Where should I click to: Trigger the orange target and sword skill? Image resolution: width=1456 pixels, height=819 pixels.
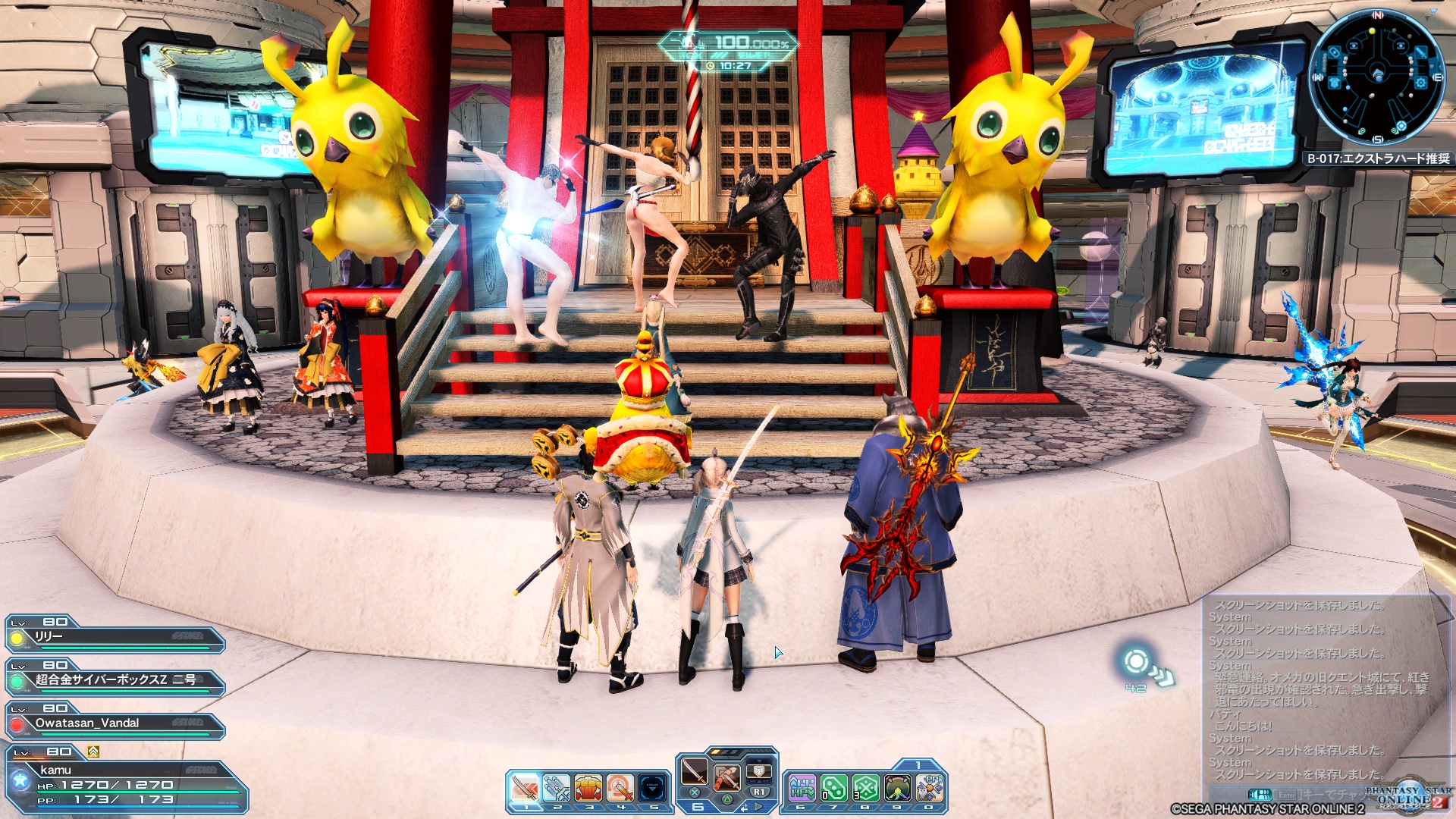[620, 789]
